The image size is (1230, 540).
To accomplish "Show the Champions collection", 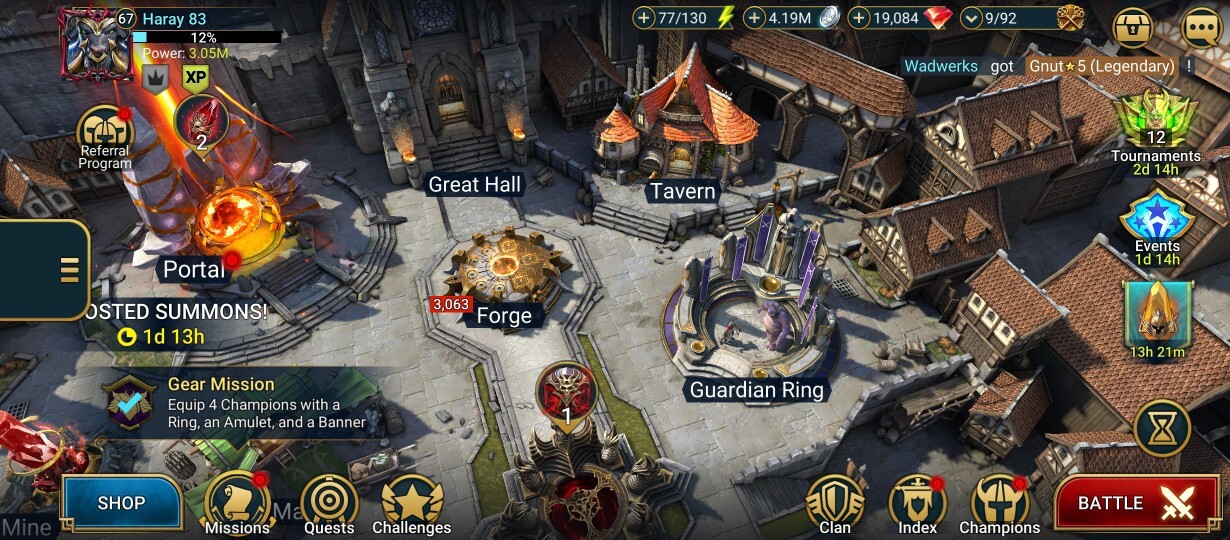I will pyautogui.click(x=999, y=502).
